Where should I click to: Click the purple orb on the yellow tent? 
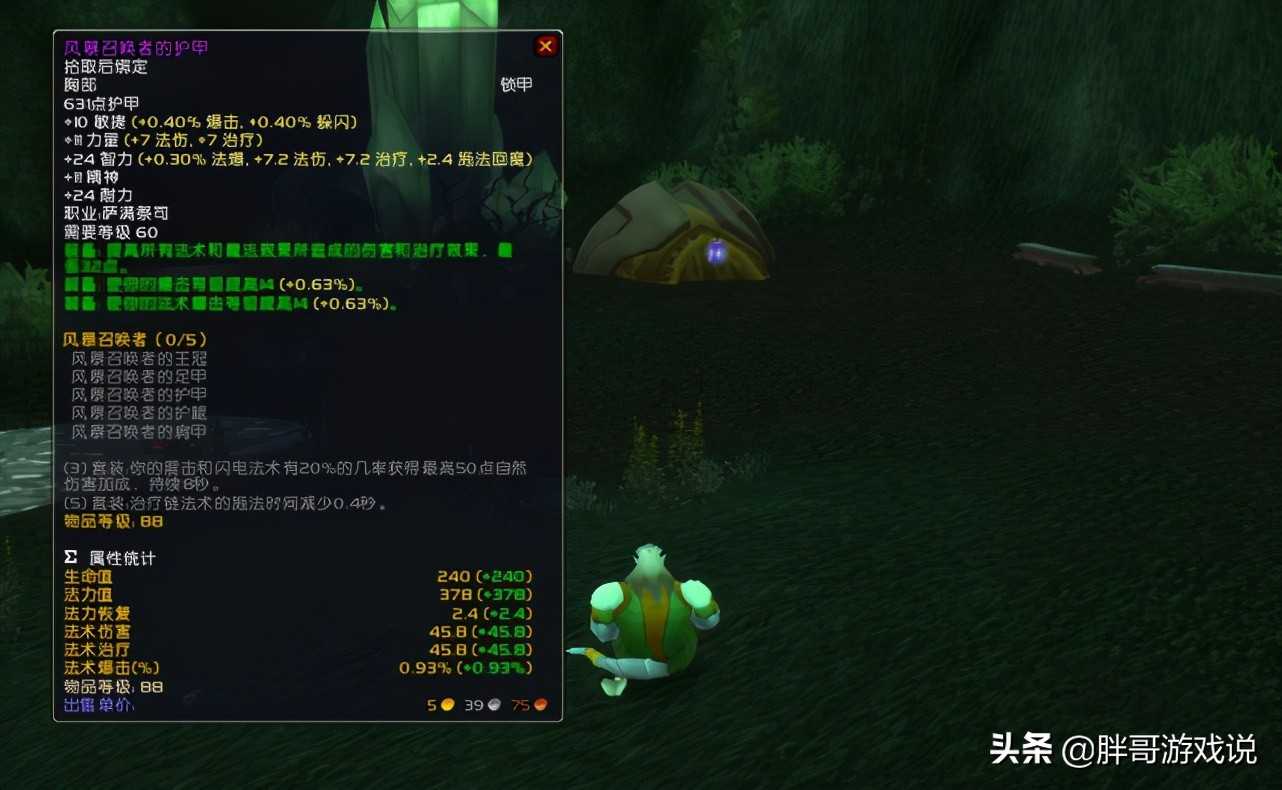click(716, 251)
